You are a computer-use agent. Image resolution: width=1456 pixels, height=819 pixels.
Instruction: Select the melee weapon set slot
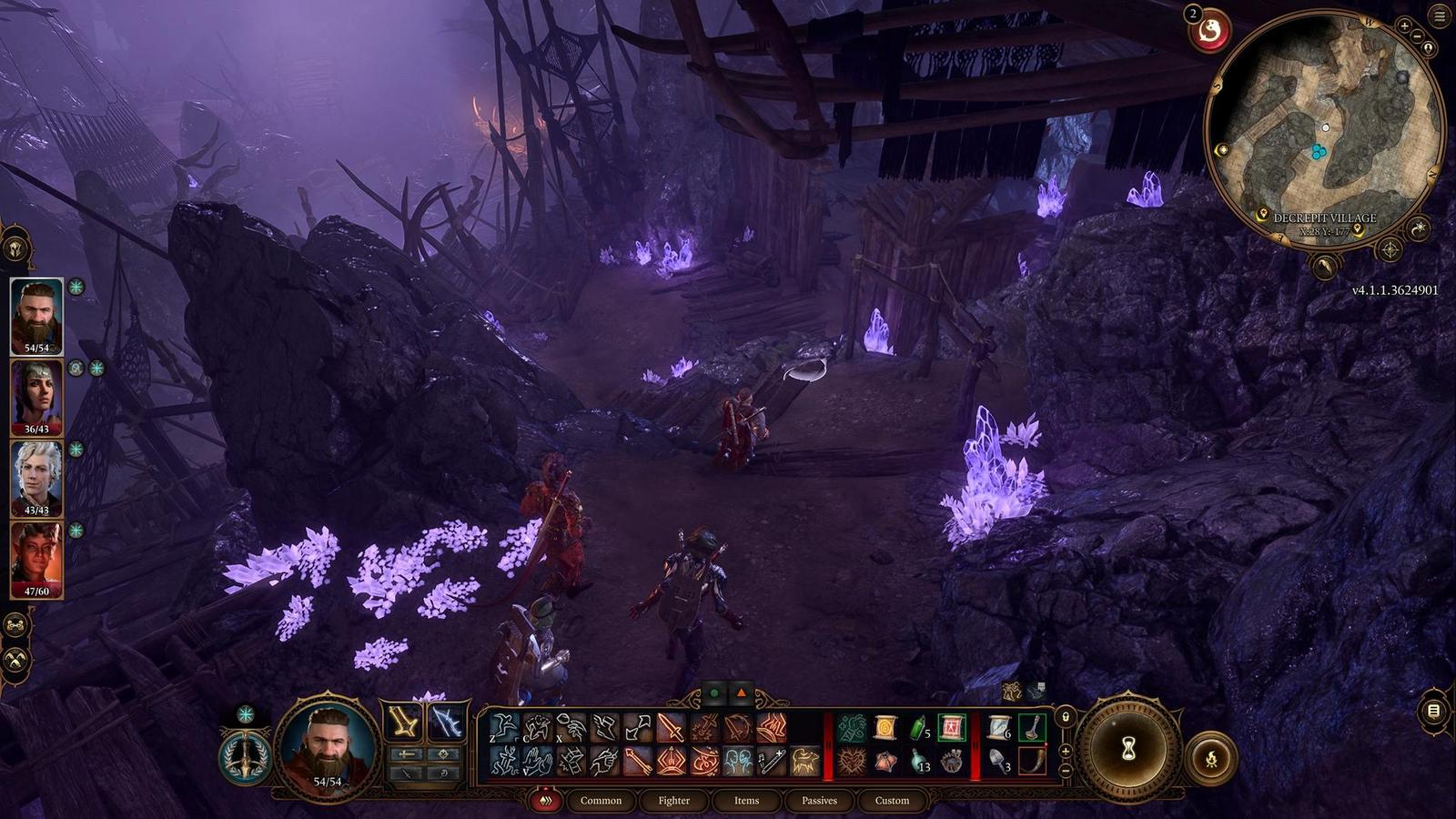pyautogui.click(x=404, y=723)
